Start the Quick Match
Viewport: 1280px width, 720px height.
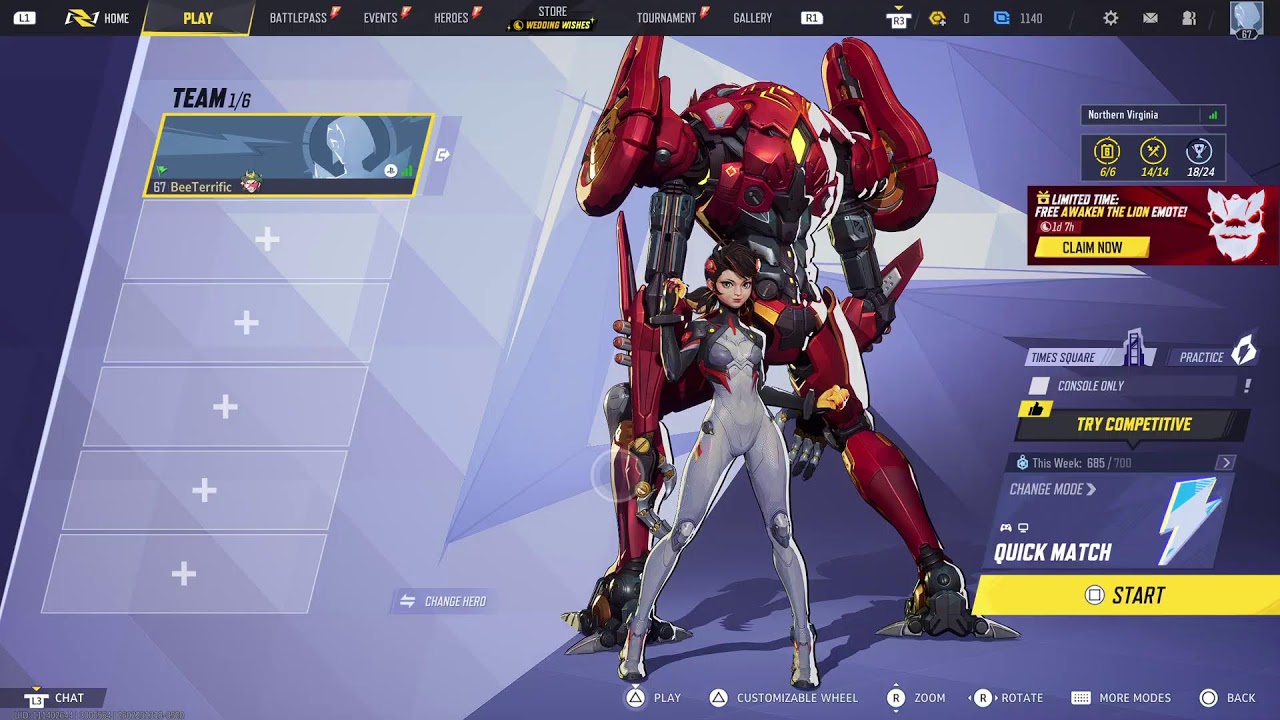click(x=1125, y=596)
